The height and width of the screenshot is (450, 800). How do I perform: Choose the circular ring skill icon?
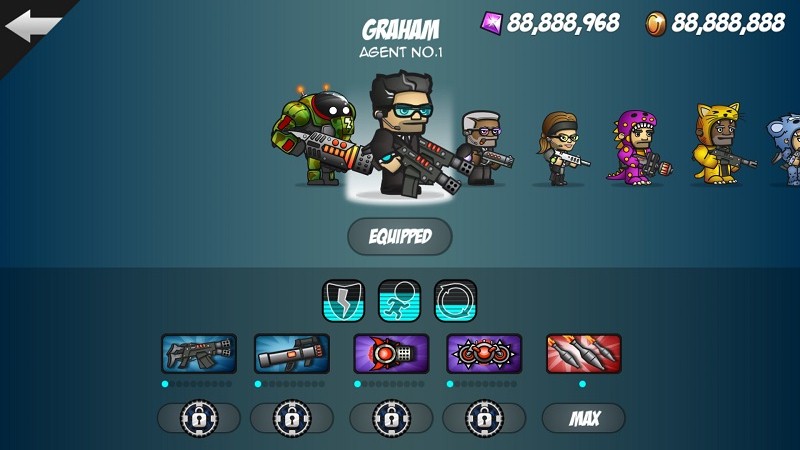click(455, 300)
